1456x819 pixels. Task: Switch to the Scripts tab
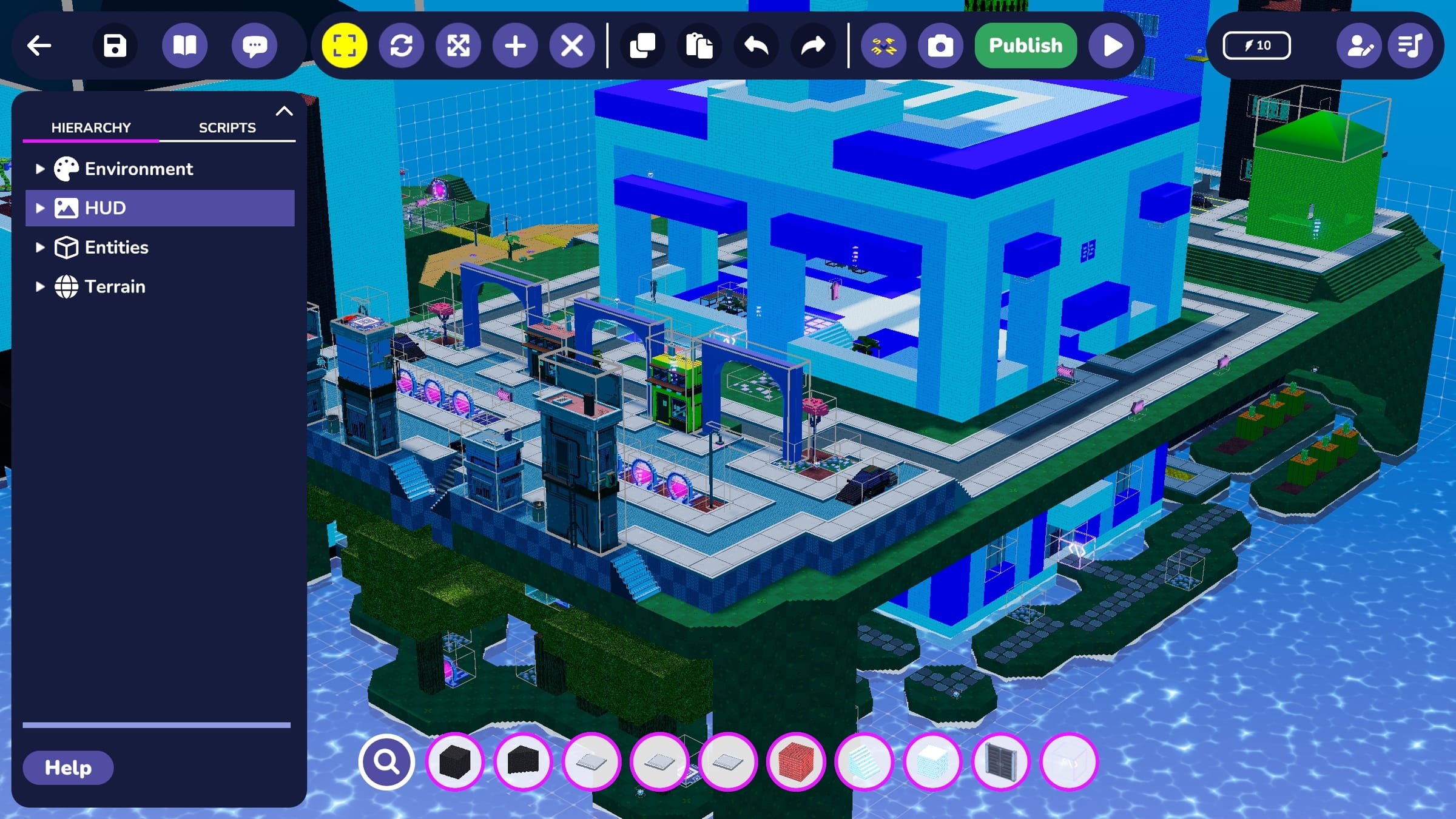pos(227,127)
